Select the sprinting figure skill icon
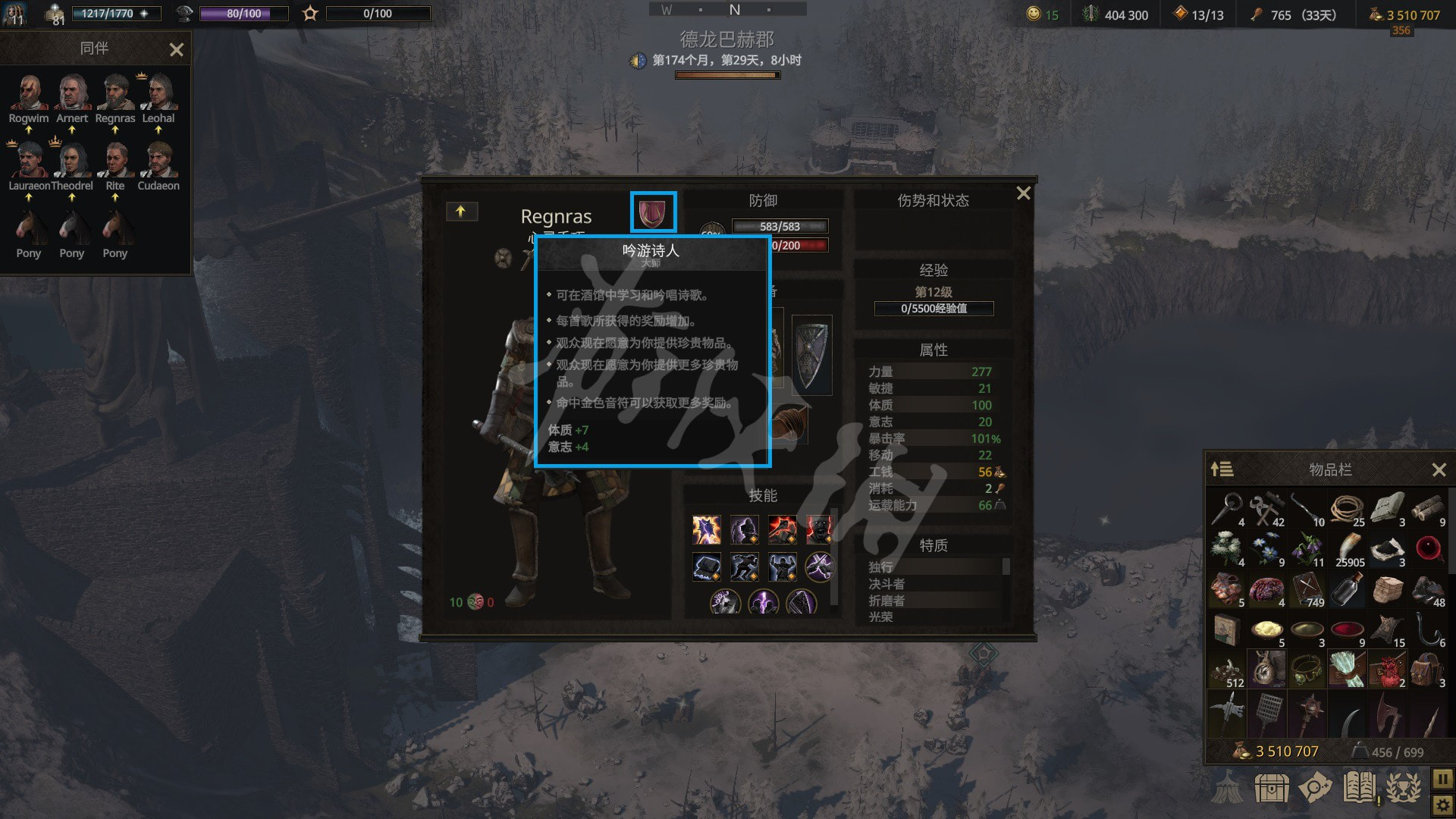The width and height of the screenshot is (1456, 819). tap(744, 566)
